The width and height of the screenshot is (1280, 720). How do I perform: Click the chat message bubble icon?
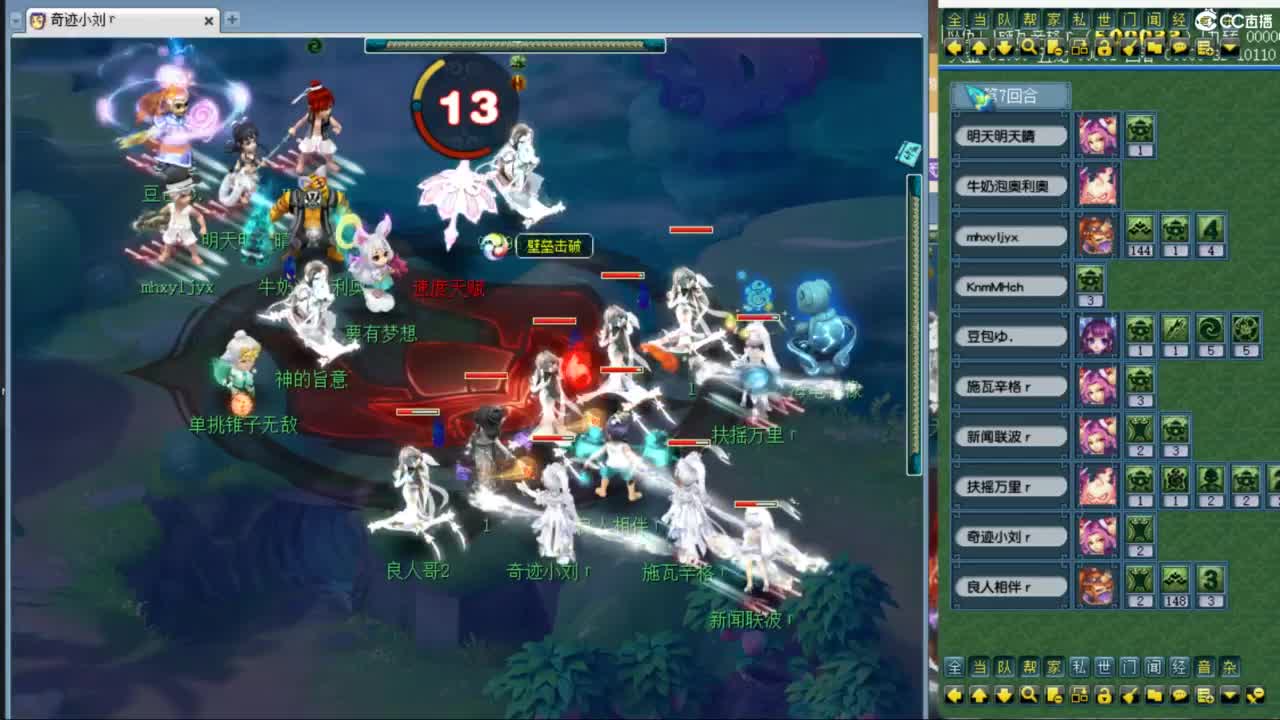coord(1180,47)
